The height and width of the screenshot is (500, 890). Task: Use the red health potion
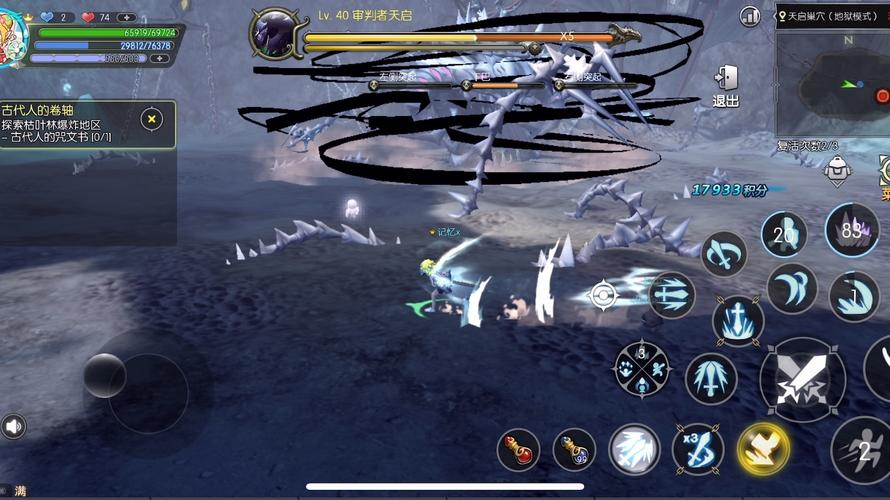pos(518,450)
